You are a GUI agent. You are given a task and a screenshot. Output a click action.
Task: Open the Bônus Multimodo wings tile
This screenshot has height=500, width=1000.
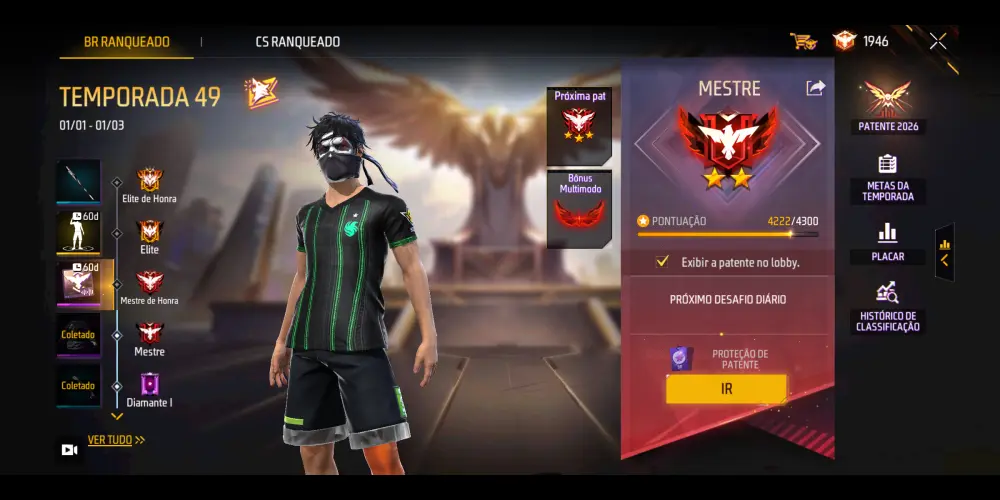pos(579,209)
